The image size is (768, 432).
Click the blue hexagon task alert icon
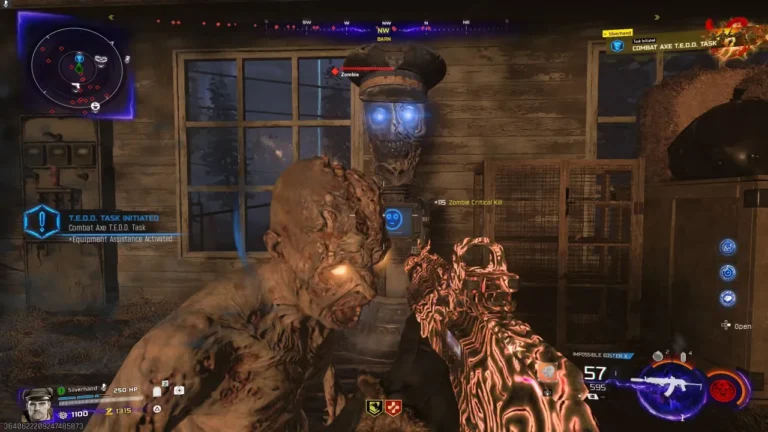click(x=41, y=221)
